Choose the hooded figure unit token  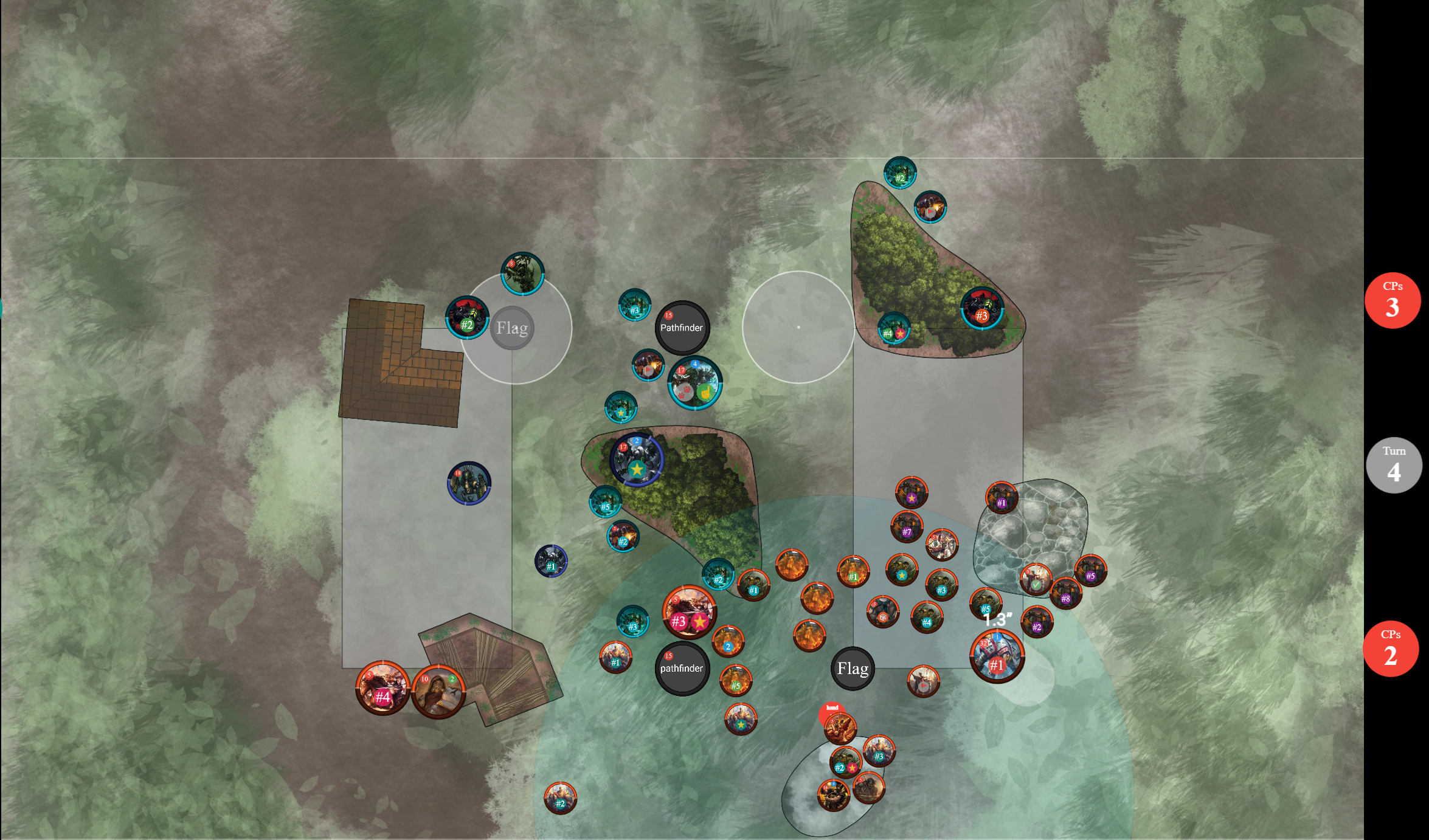pyautogui.click(x=438, y=692)
